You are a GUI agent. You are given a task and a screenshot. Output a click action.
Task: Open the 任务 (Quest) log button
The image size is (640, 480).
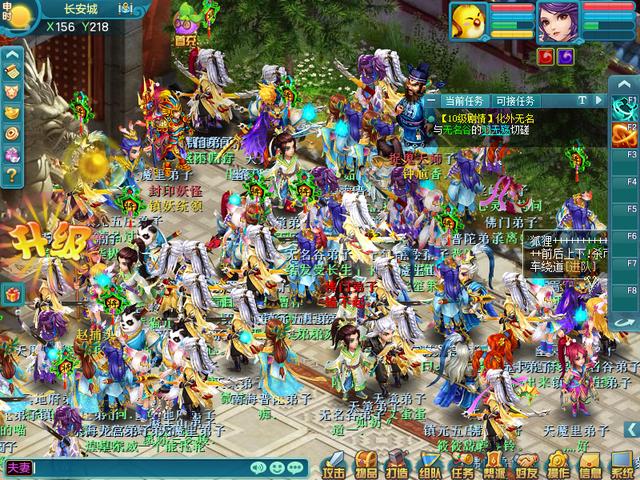462,466
